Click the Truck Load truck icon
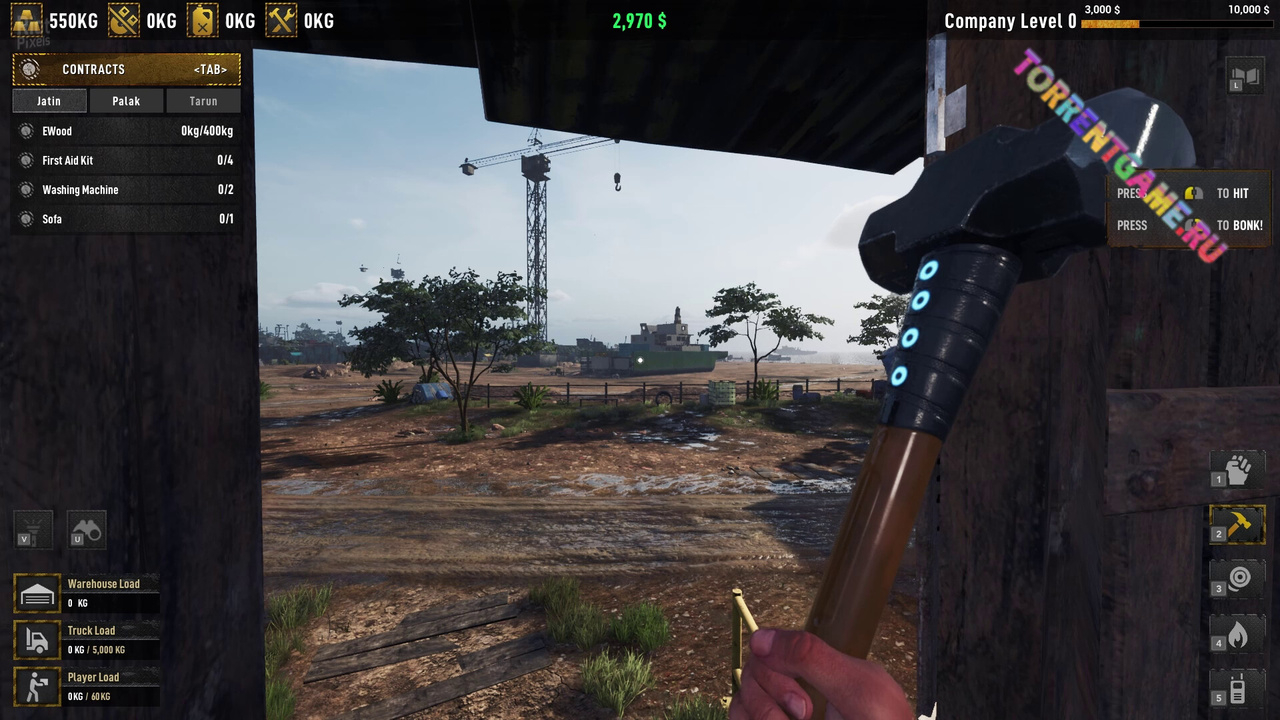Image resolution: width=1280 pixels, height=720 pixels. [x=37, y=641]
